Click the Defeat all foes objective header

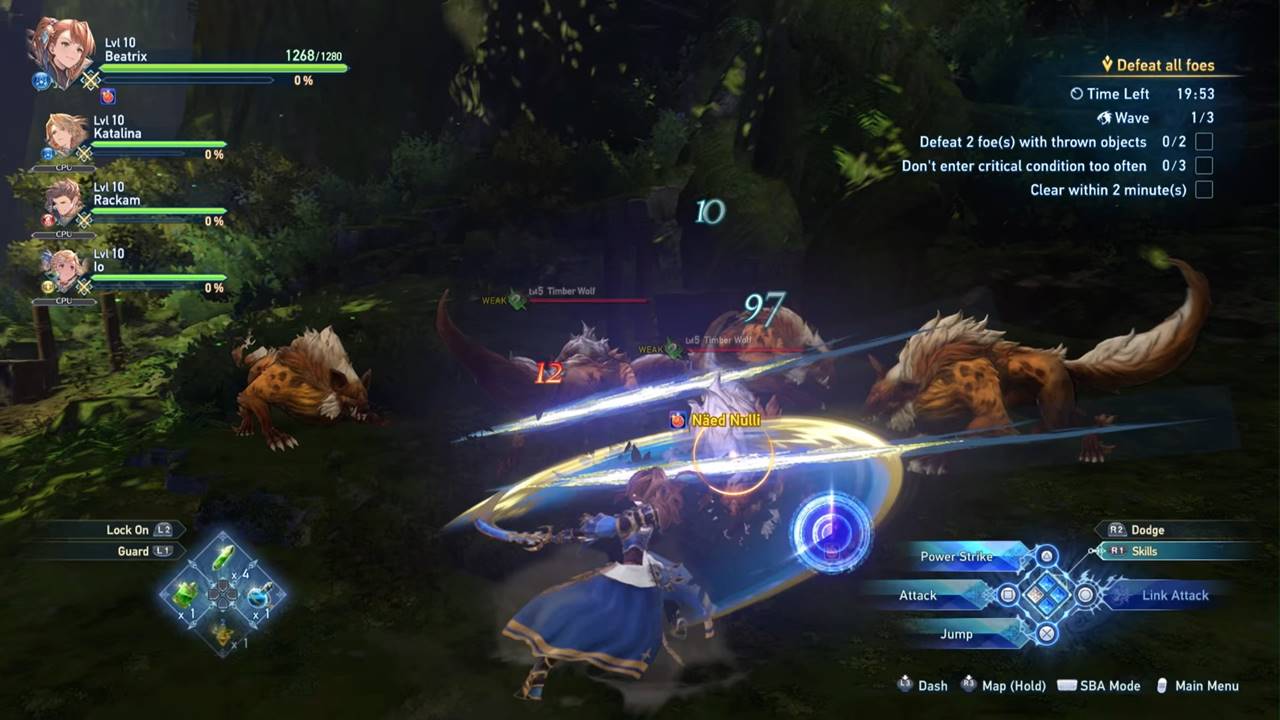[x=1164, y=66]
